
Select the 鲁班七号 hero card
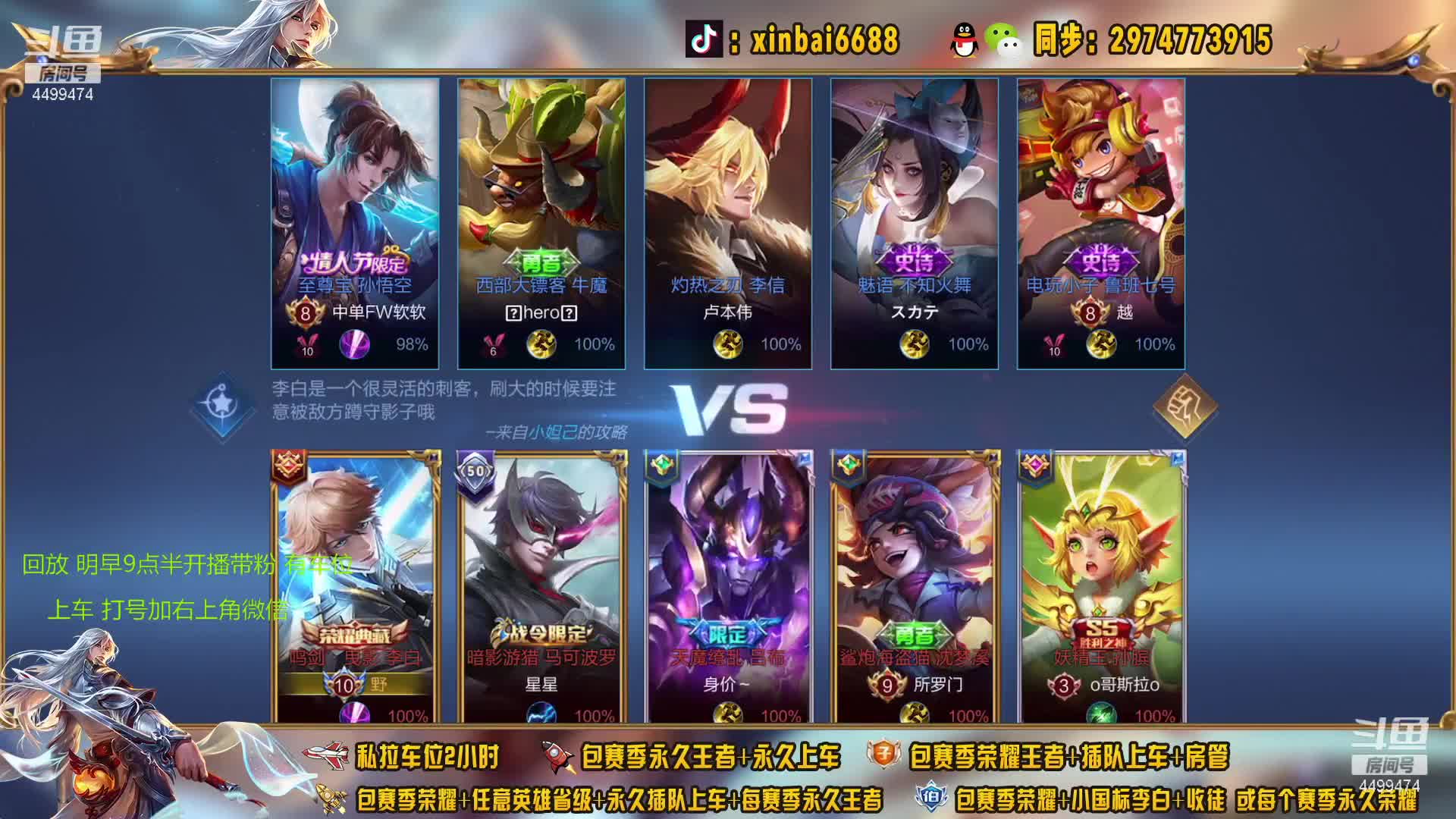1101,224
